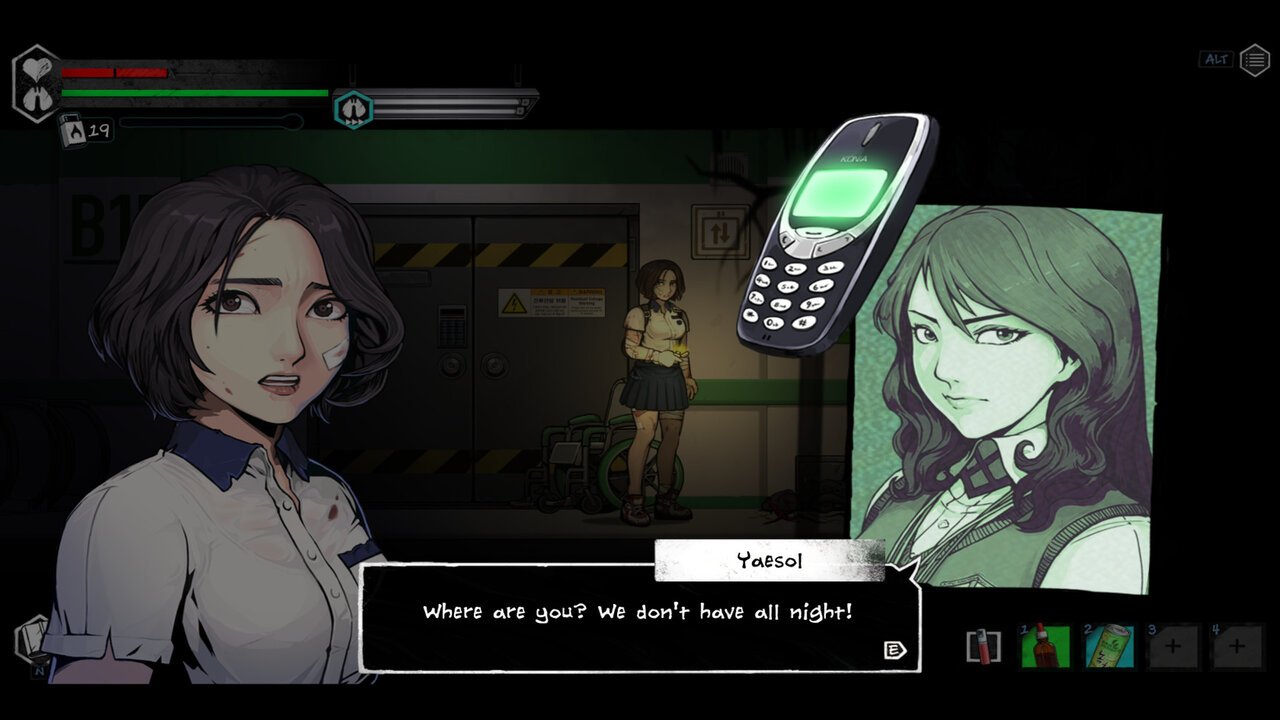Click the teal lungs sprint icon
This screenshot has height=720, width=1280.
353,109
